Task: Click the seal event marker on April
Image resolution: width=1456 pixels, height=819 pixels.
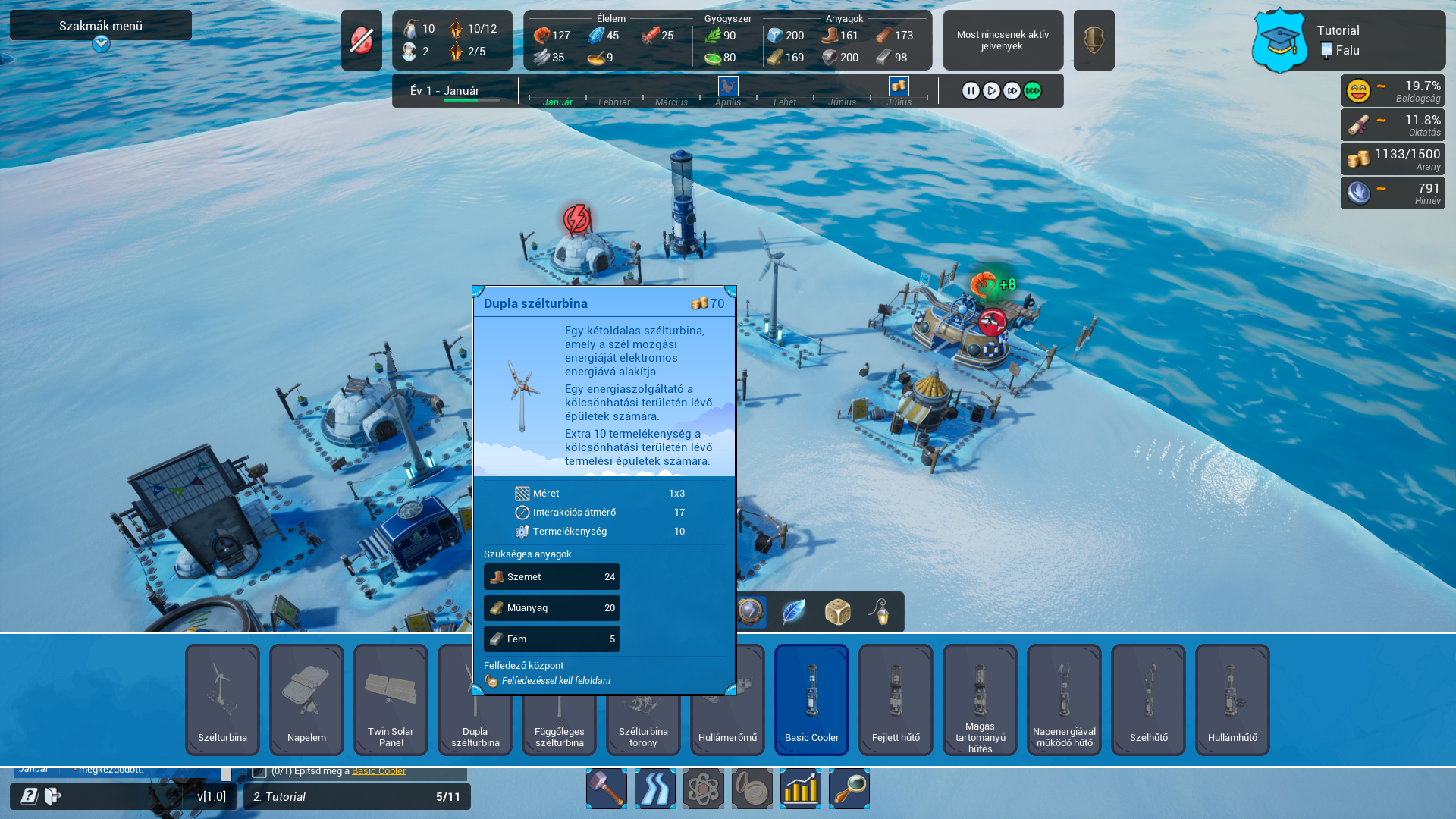Action: click(x=728, y=86)
